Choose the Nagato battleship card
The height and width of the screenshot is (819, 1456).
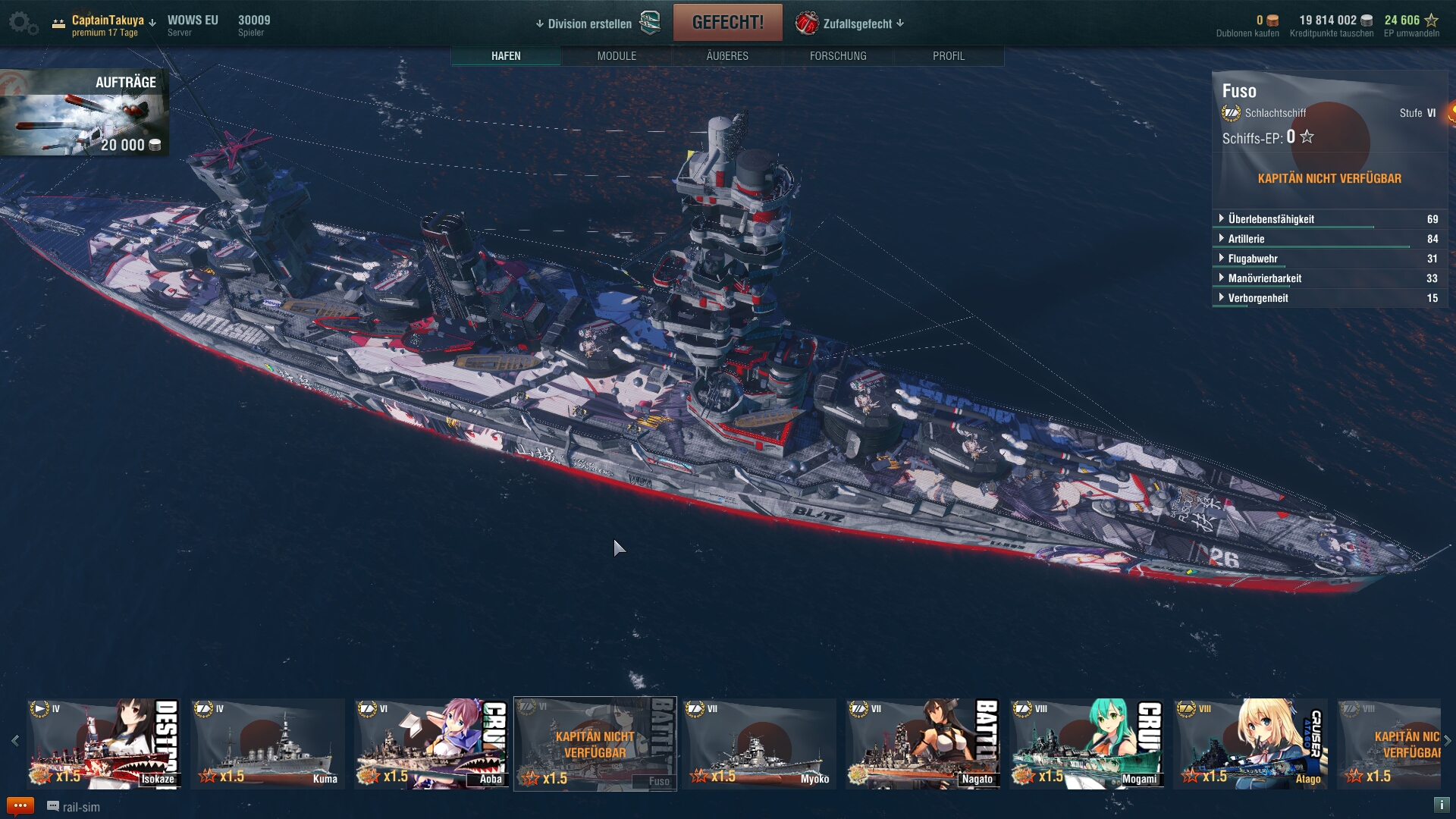[922, 744]
